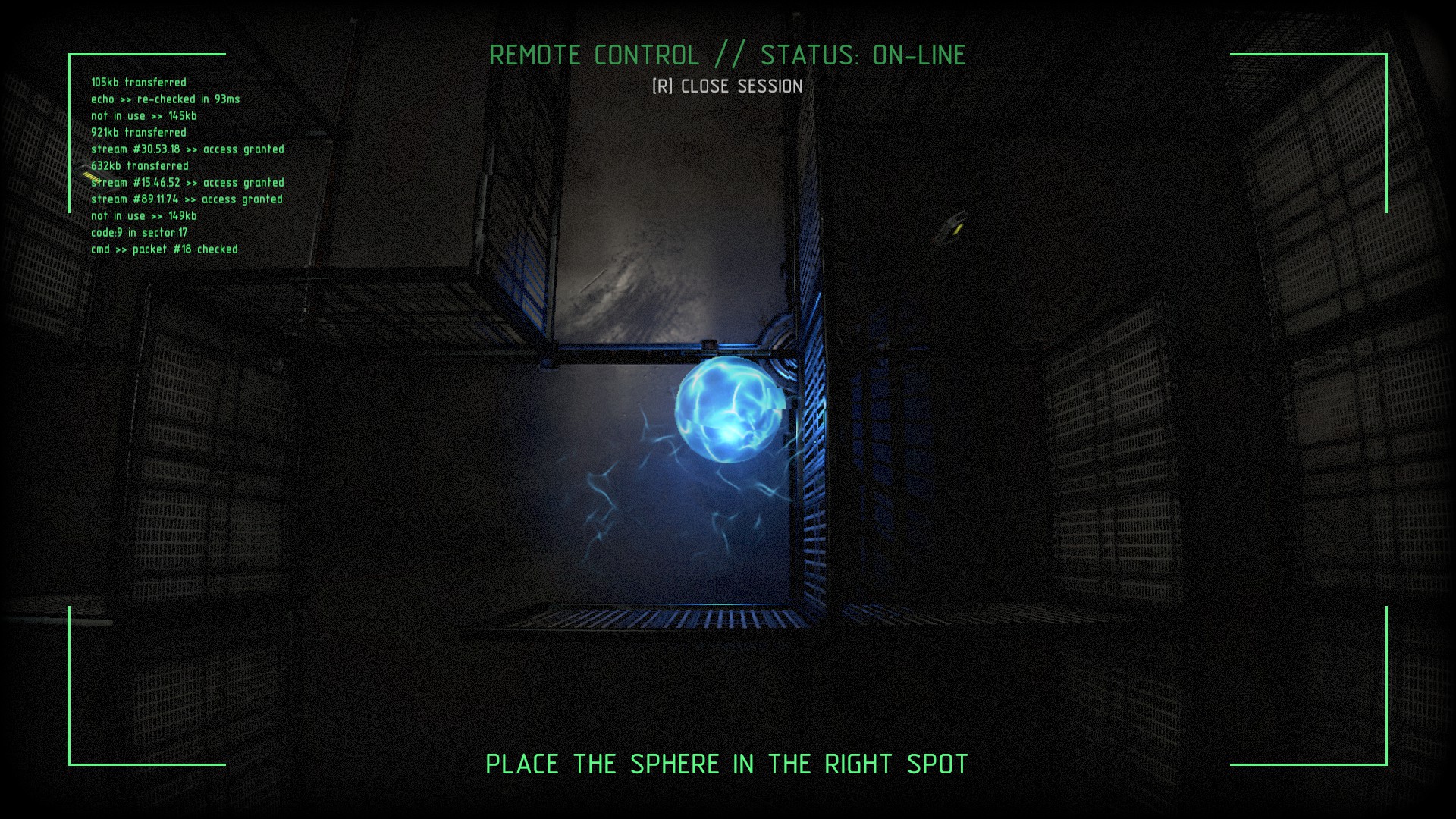Toggle the stream #89.11.74 access entry
This screenshot has width=1456, height=819.
[x=186, y=199]
